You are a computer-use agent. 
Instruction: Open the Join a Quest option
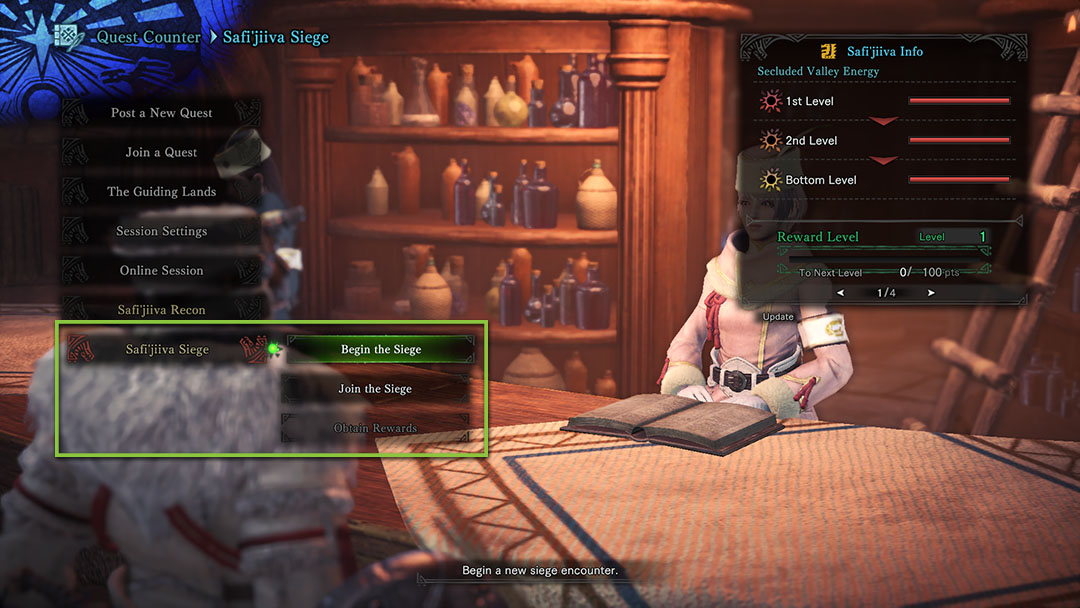click(161, 152)
